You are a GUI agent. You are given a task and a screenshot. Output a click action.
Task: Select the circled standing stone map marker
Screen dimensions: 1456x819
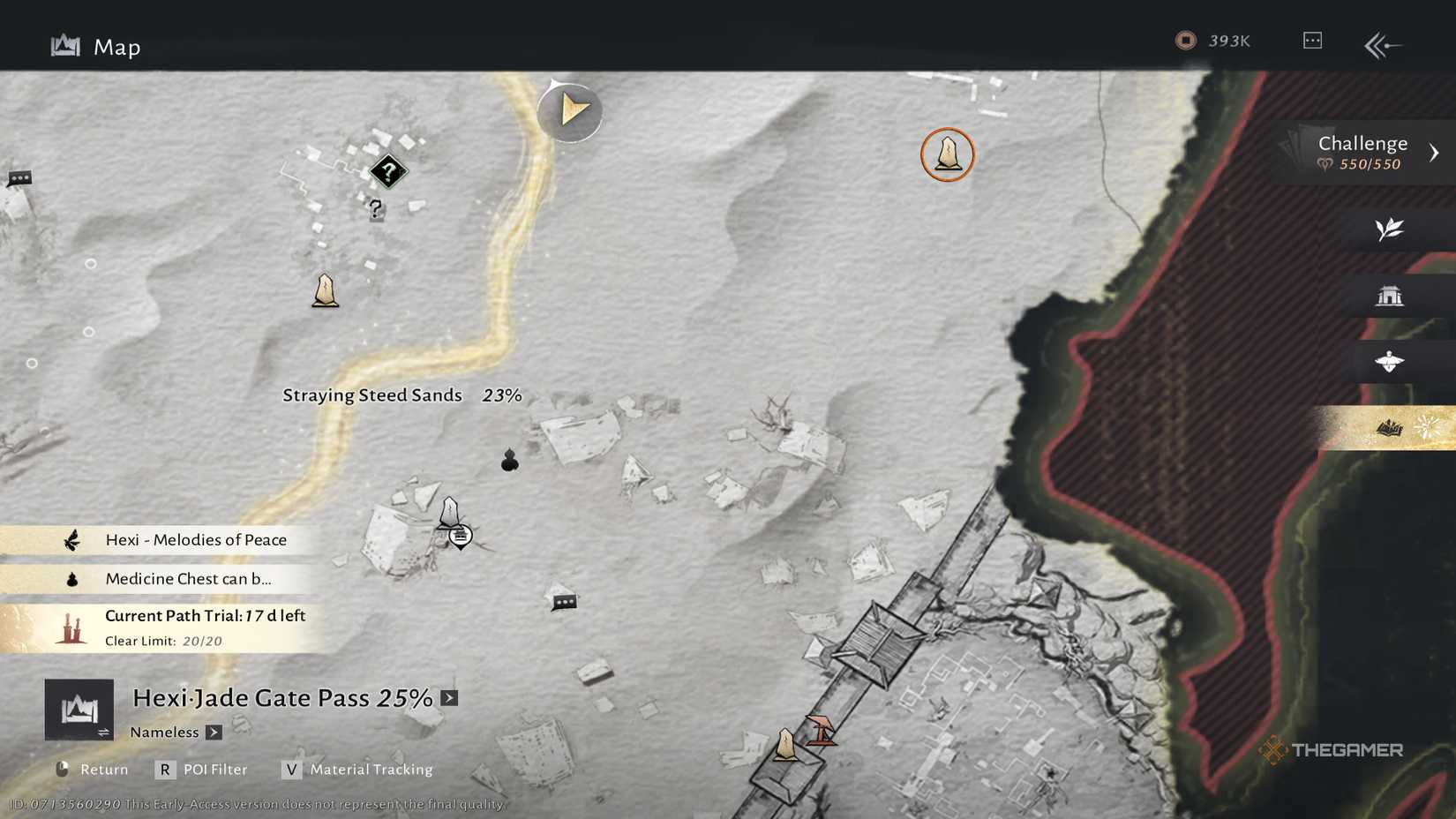point(947,154)
